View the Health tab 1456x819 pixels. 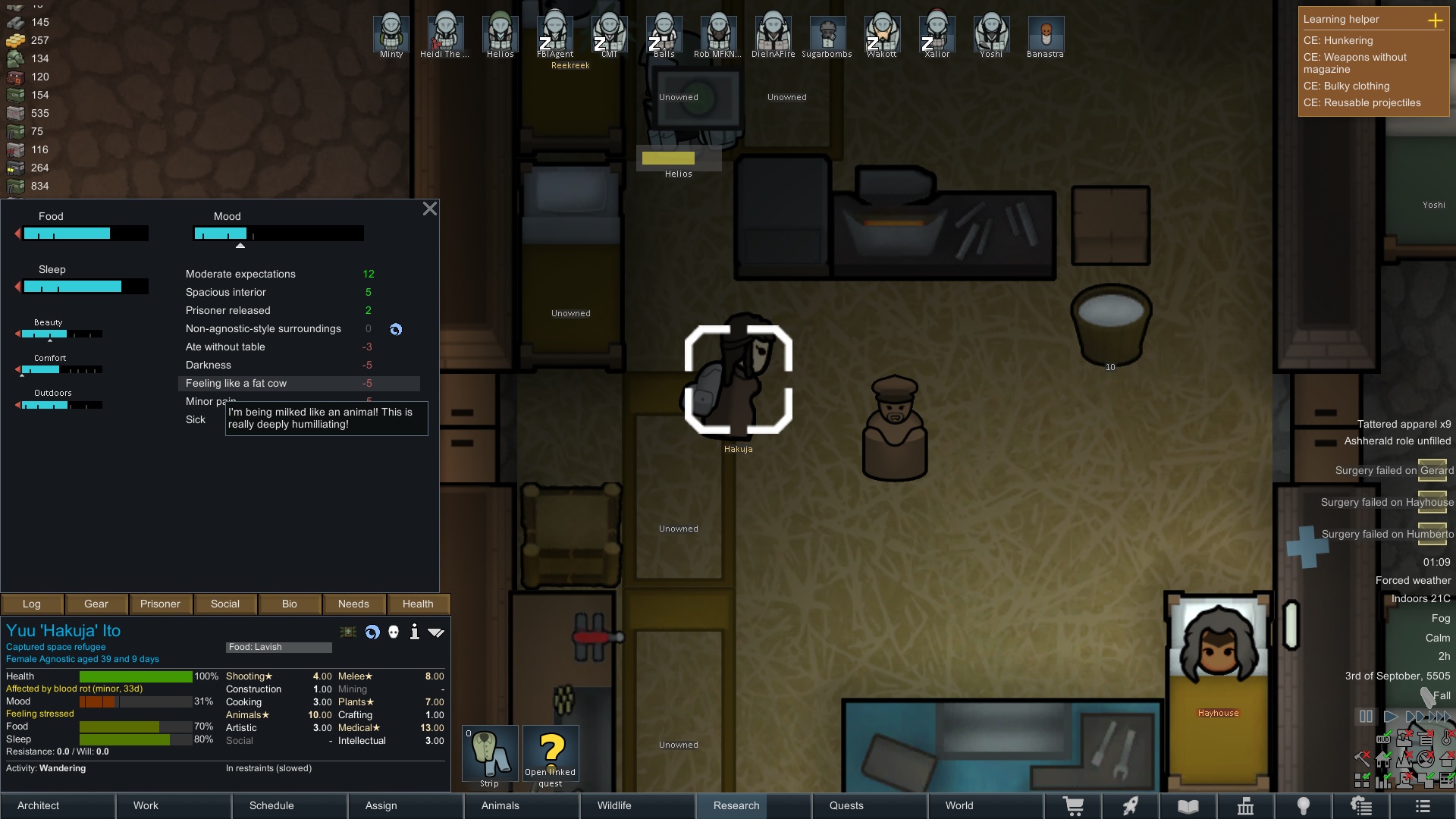(x=418, y=604)
